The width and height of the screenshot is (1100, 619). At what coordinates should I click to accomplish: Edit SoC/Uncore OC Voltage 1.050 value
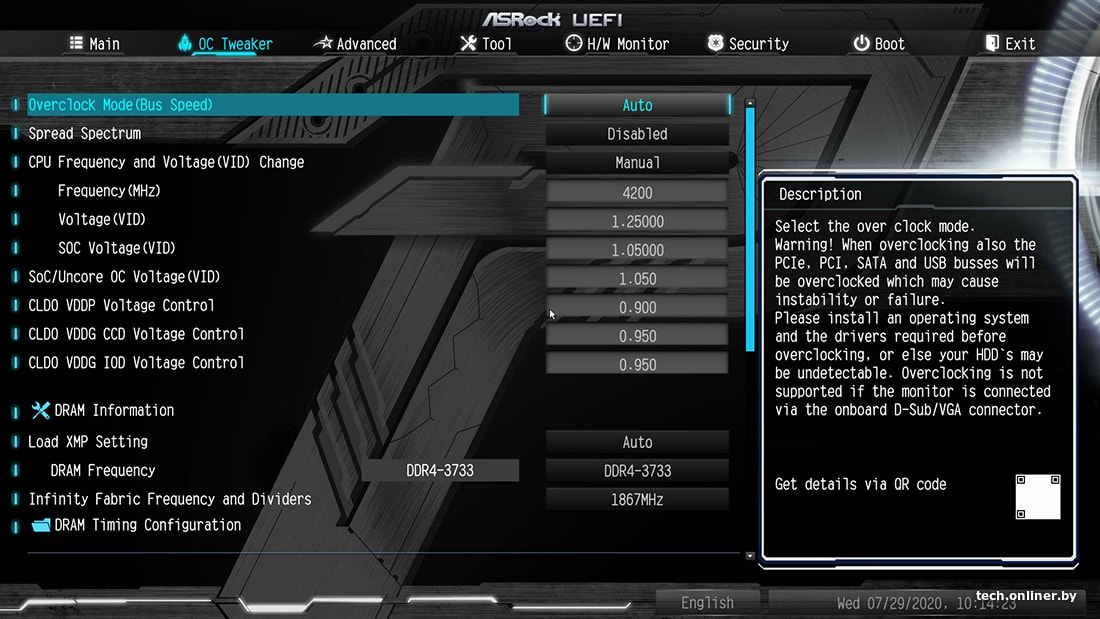click(x=637, y=279)
